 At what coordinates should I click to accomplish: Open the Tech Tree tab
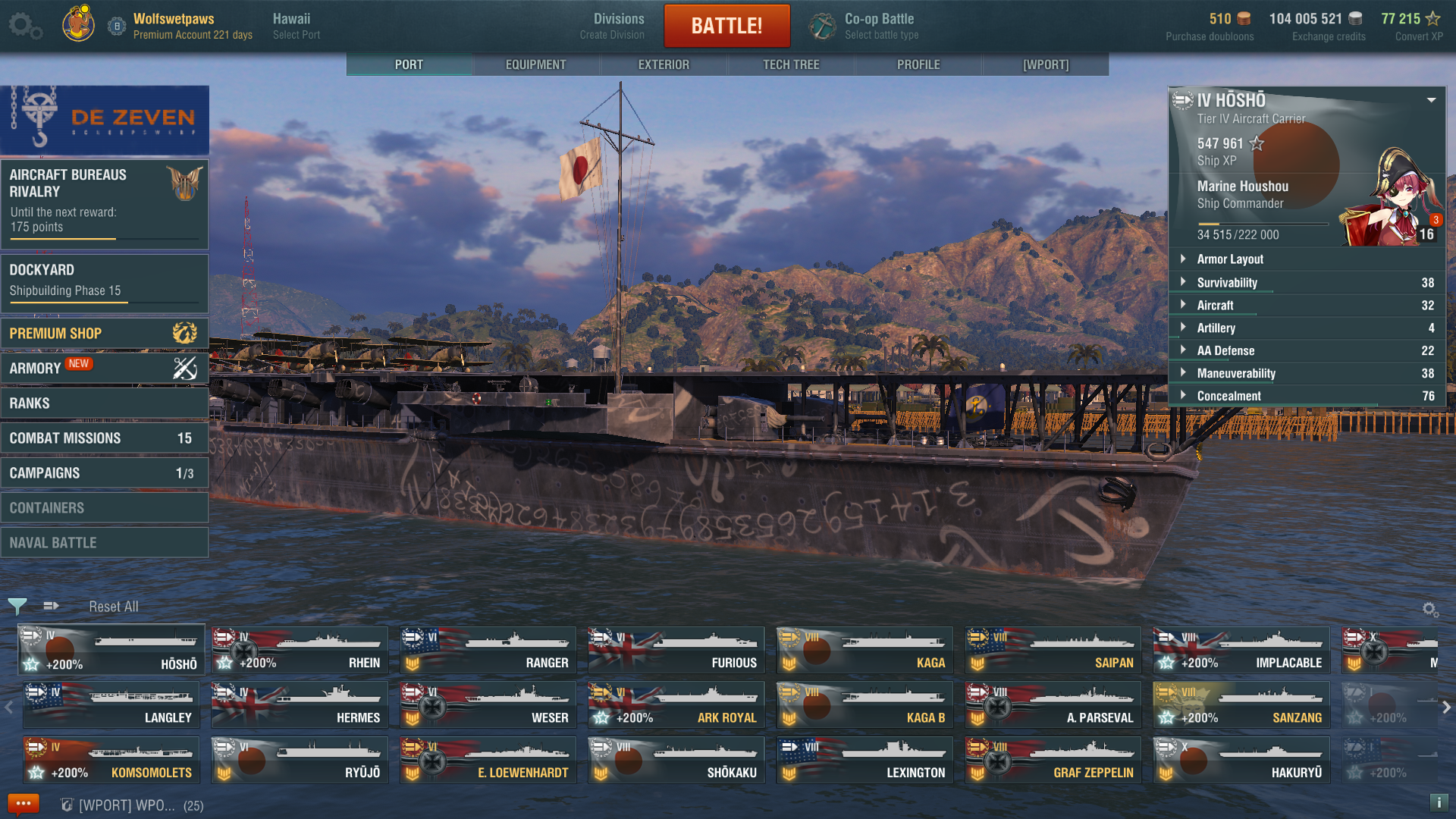click(x=791, y=64)
